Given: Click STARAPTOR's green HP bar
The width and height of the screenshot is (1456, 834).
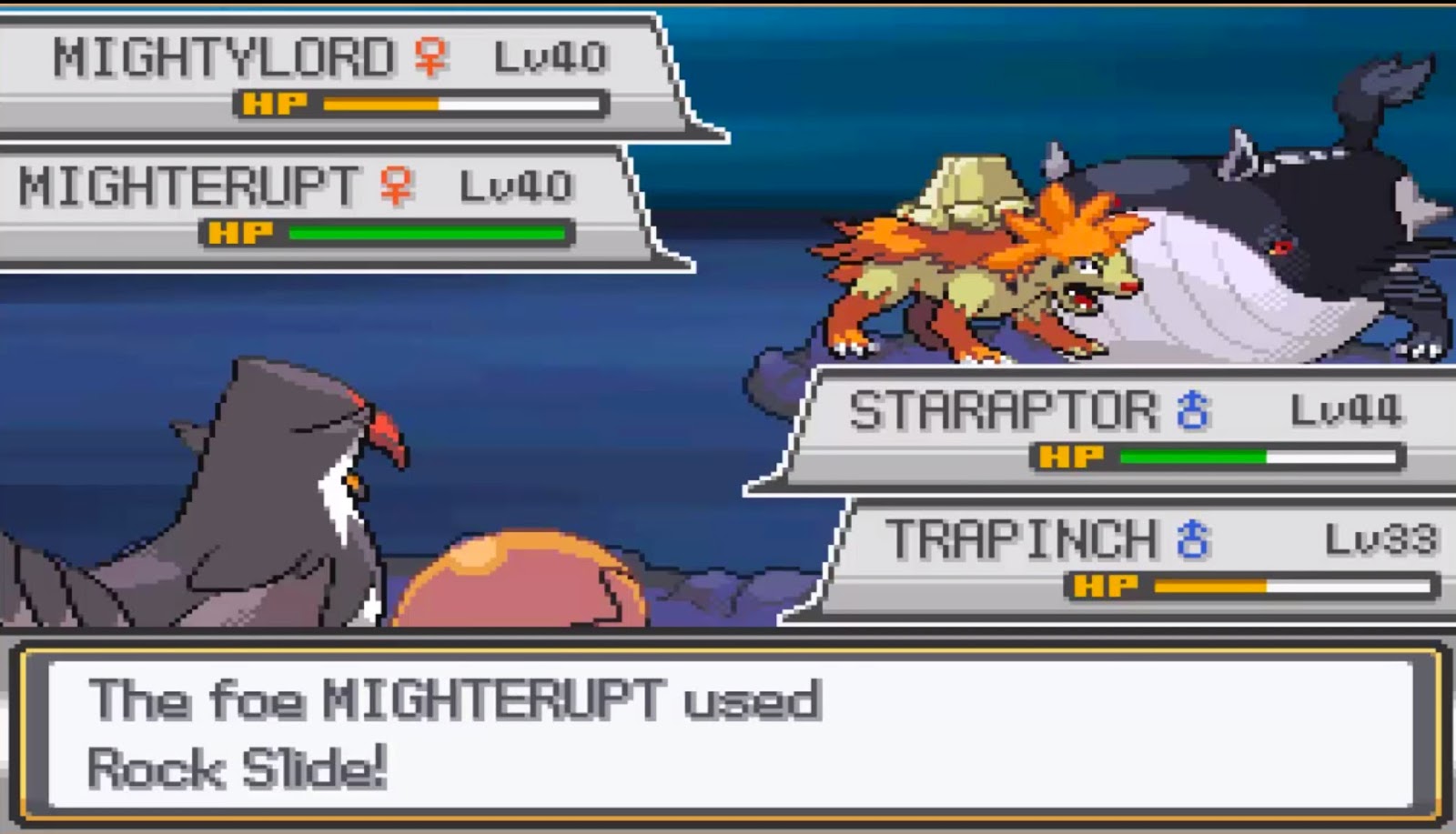Looking at the screenshot, I should 1192,454.
